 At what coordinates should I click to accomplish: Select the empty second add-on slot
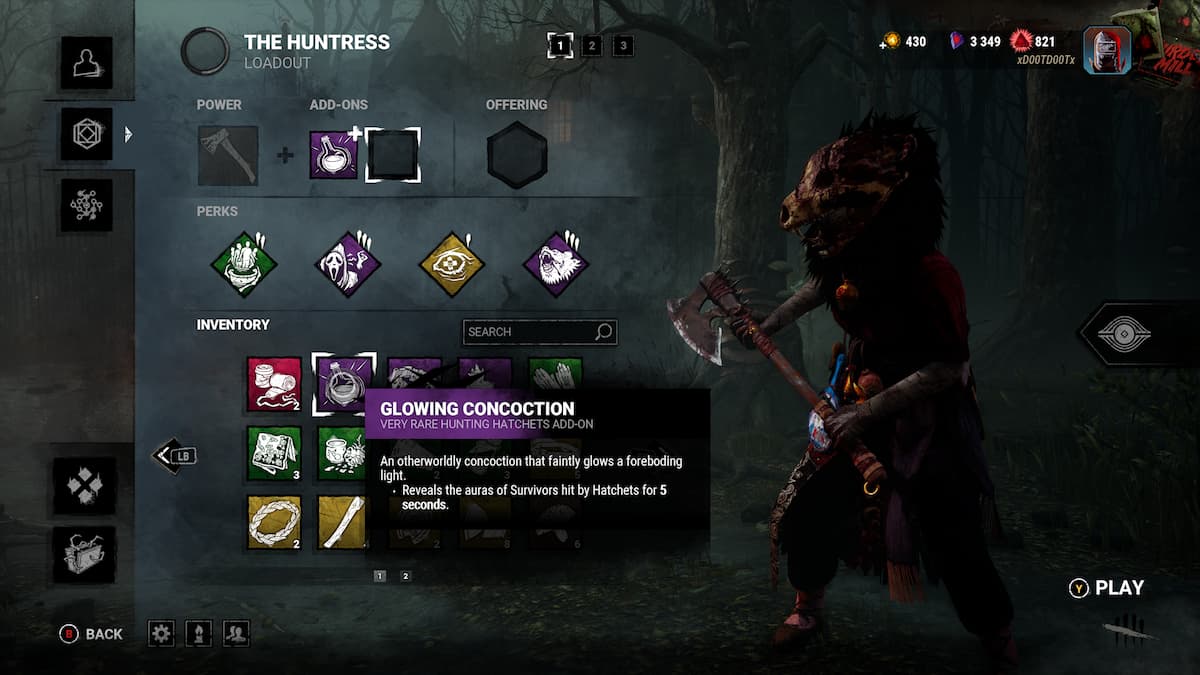click(x=392, y=155)
